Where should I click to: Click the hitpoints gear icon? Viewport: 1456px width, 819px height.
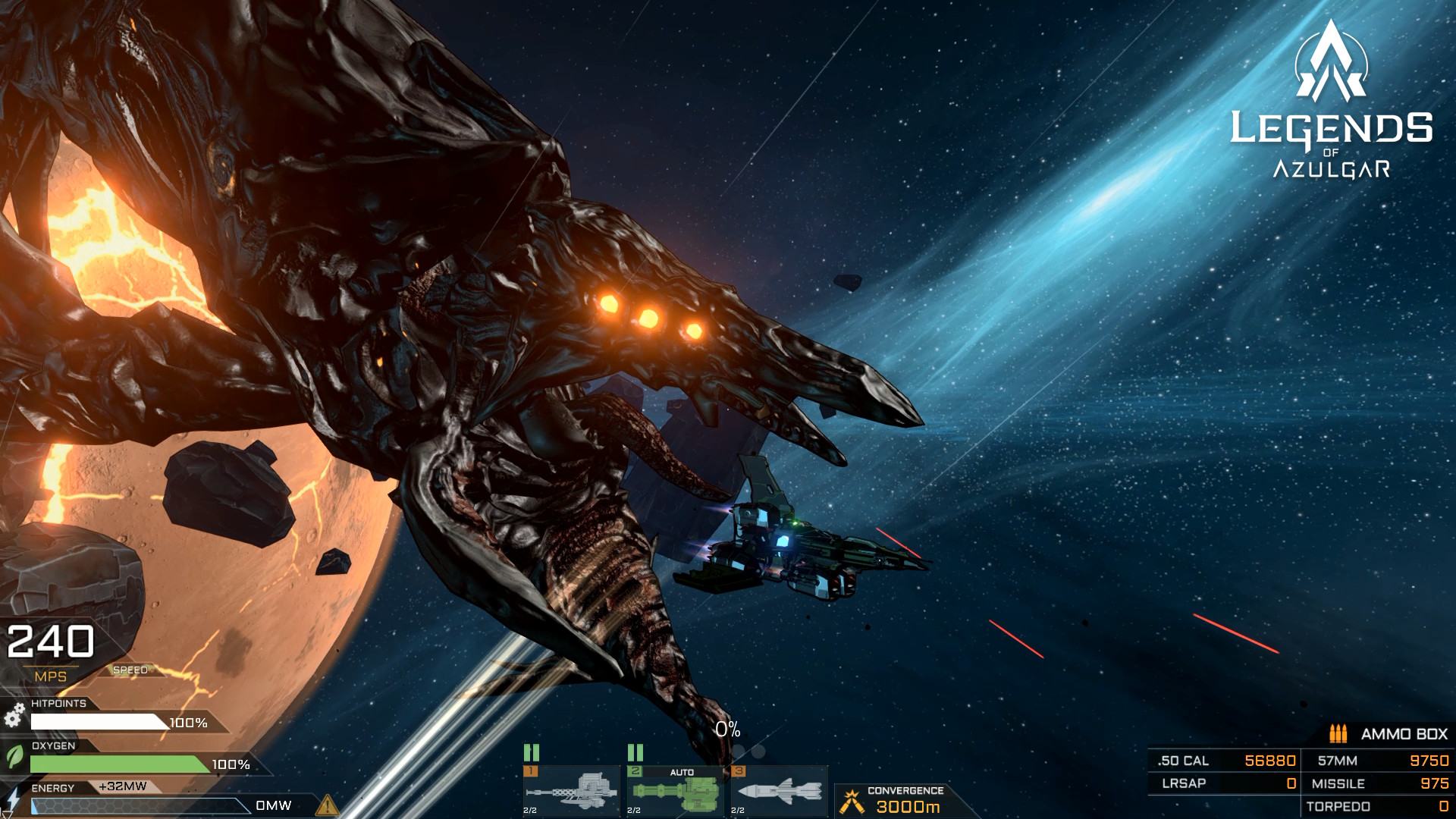tap(14, 717)
